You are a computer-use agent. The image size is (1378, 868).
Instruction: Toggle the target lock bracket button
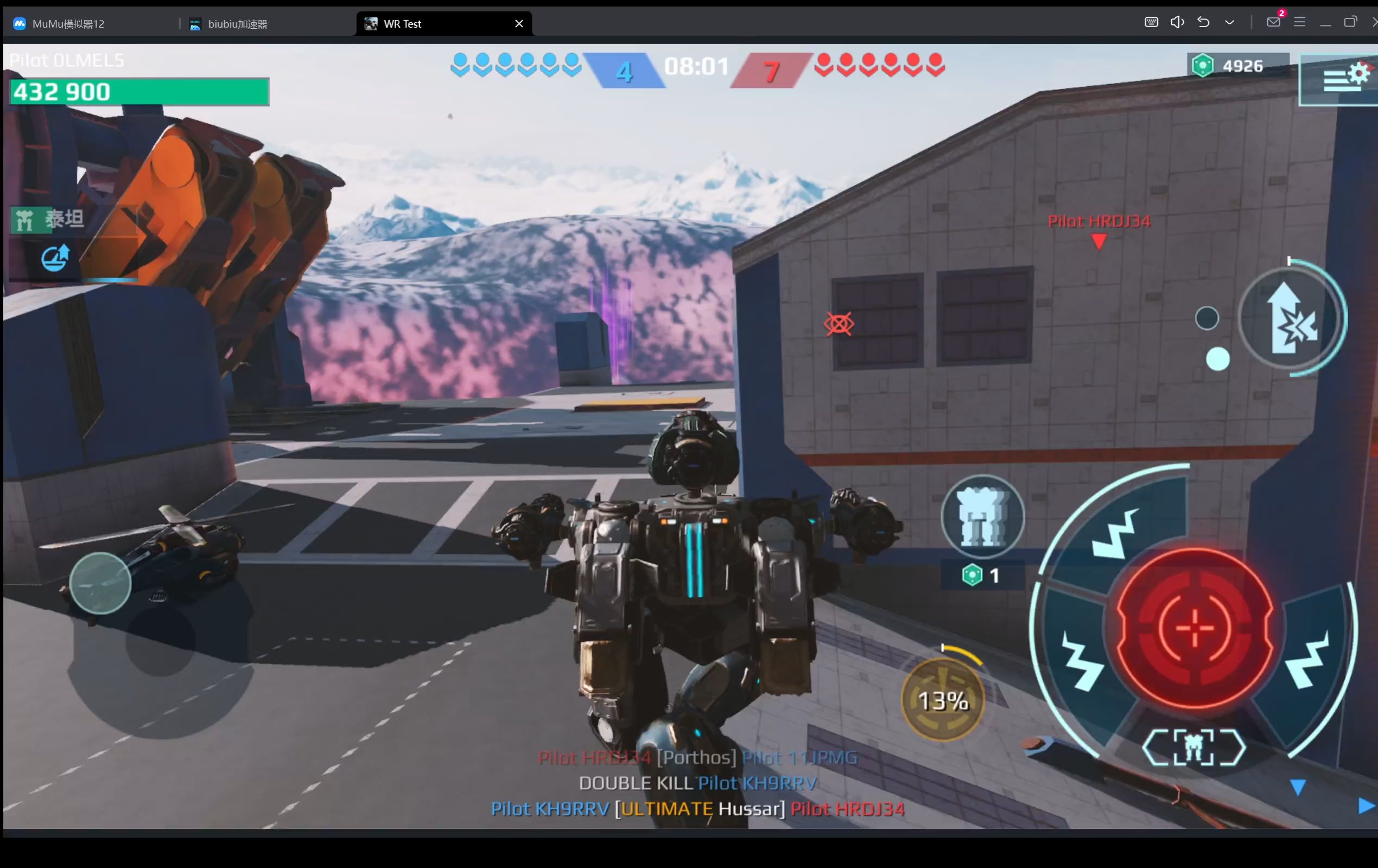(1193, 747)
